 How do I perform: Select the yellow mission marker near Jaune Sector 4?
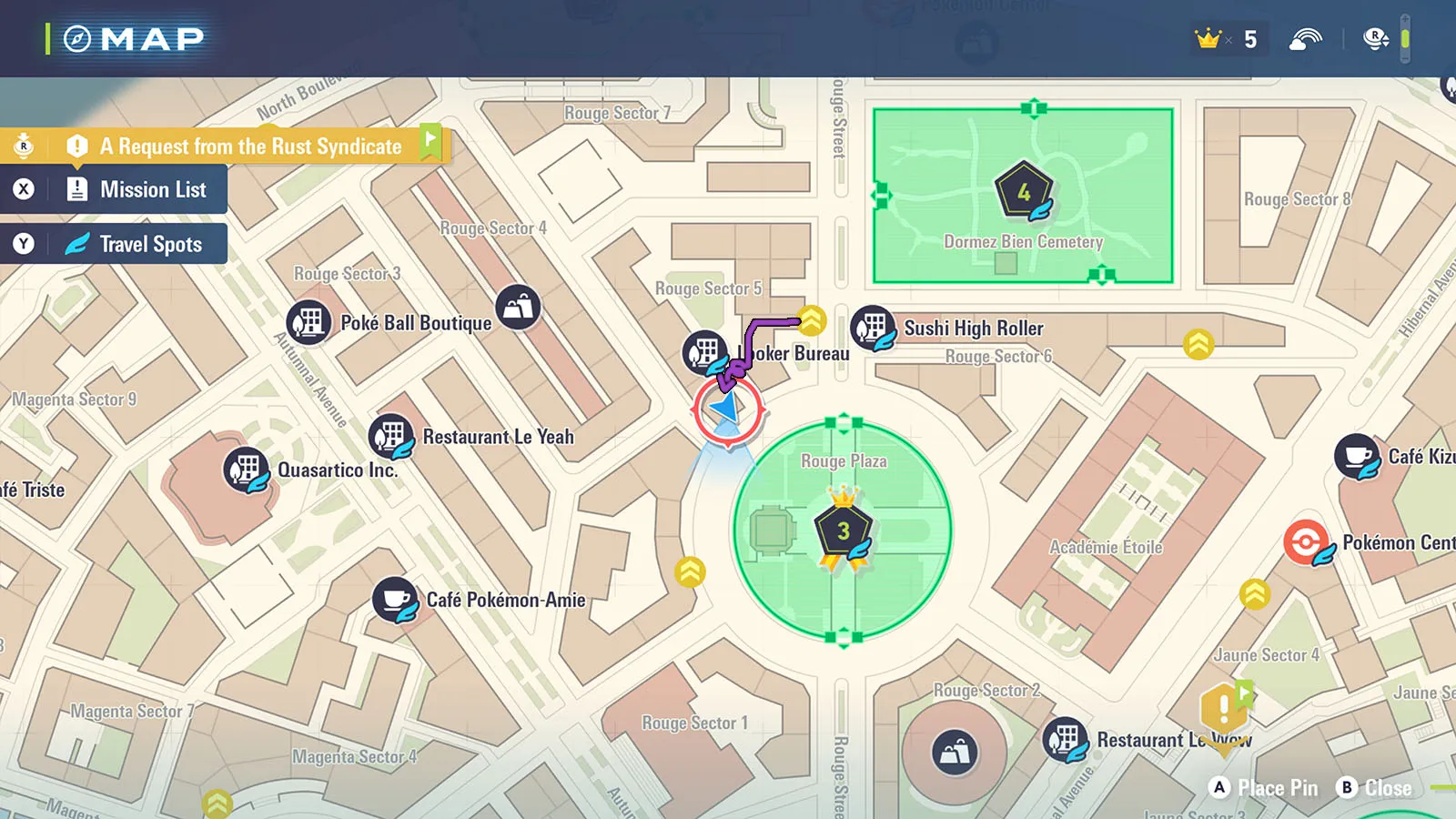click(x=1225, y=708)
